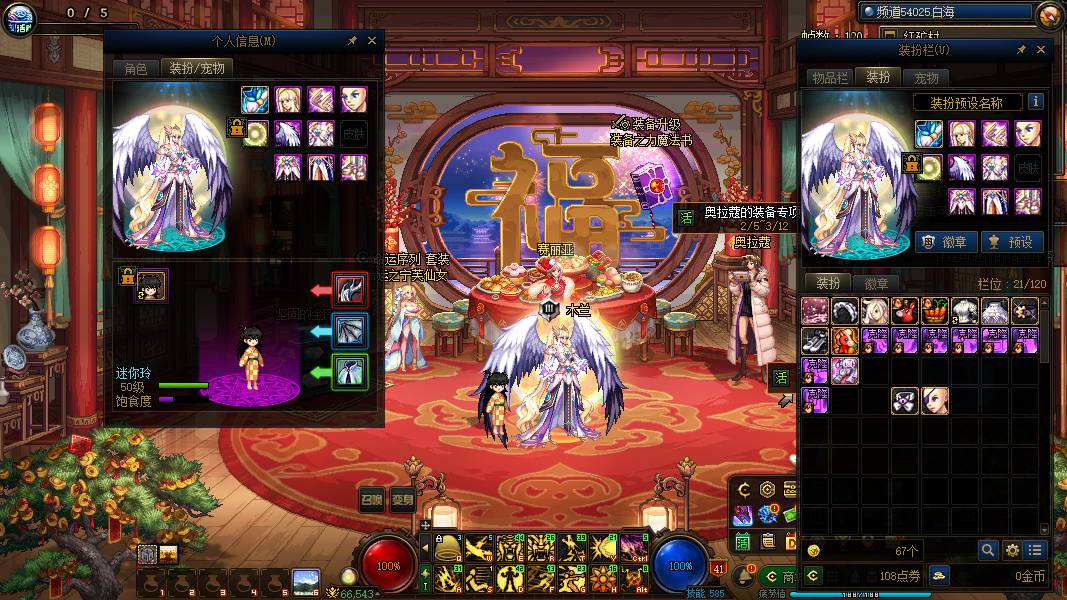Select the 装扮预设名称 preset name field
Screen dimensions: 1067x600
coord(968,102)
